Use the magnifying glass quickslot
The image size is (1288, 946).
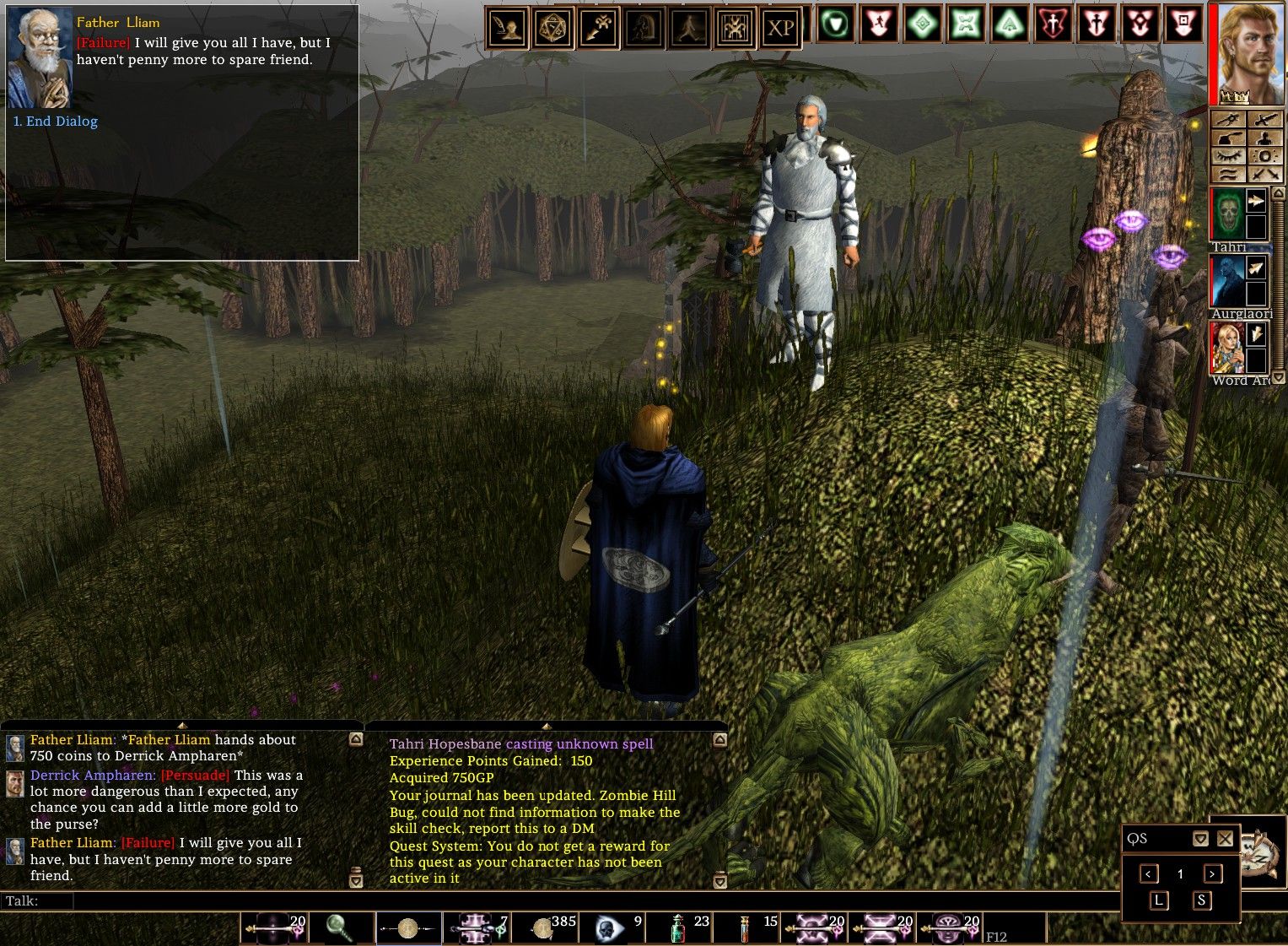(x=341, y=927)
